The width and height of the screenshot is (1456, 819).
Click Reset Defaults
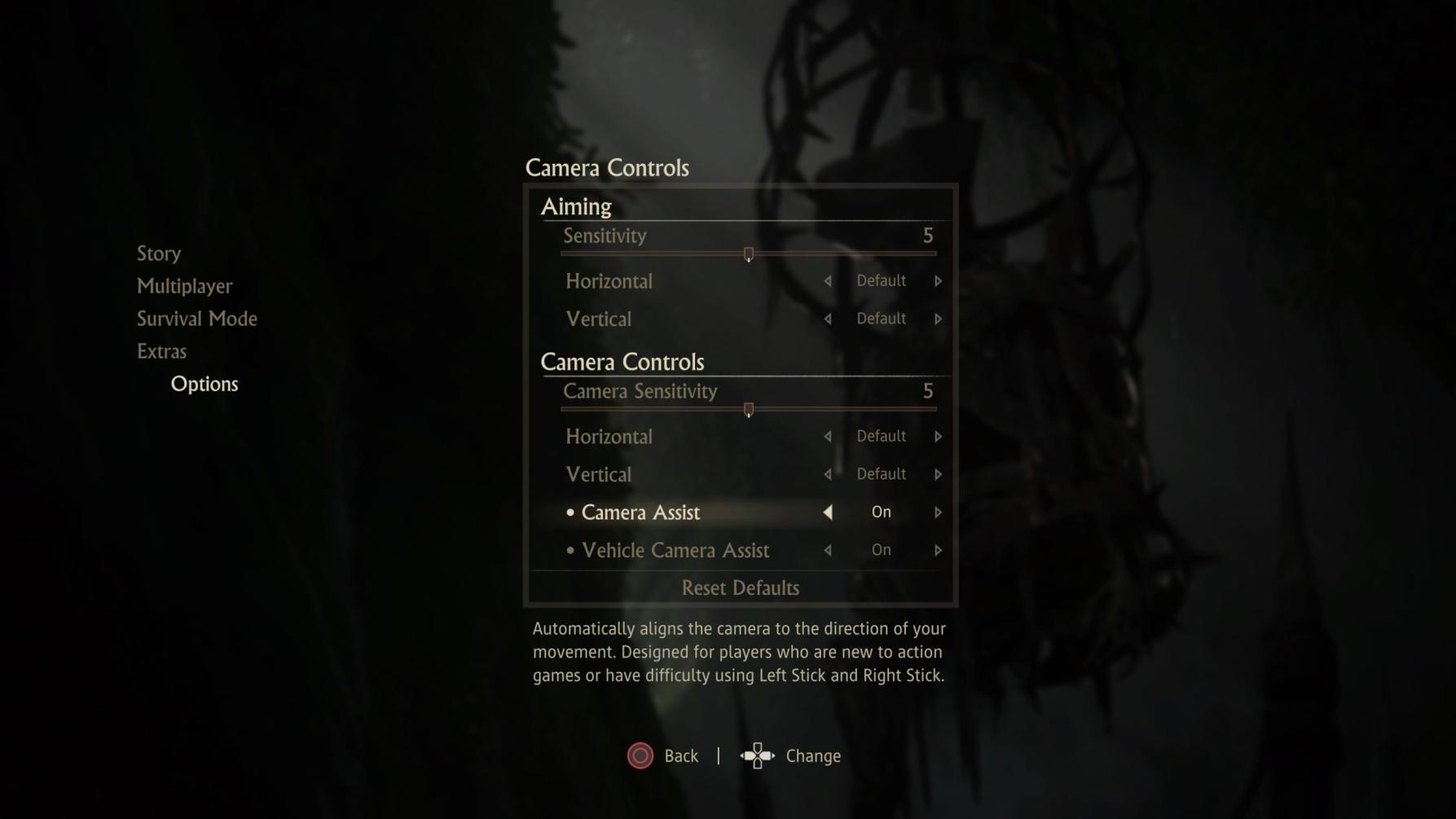(740, 588)
